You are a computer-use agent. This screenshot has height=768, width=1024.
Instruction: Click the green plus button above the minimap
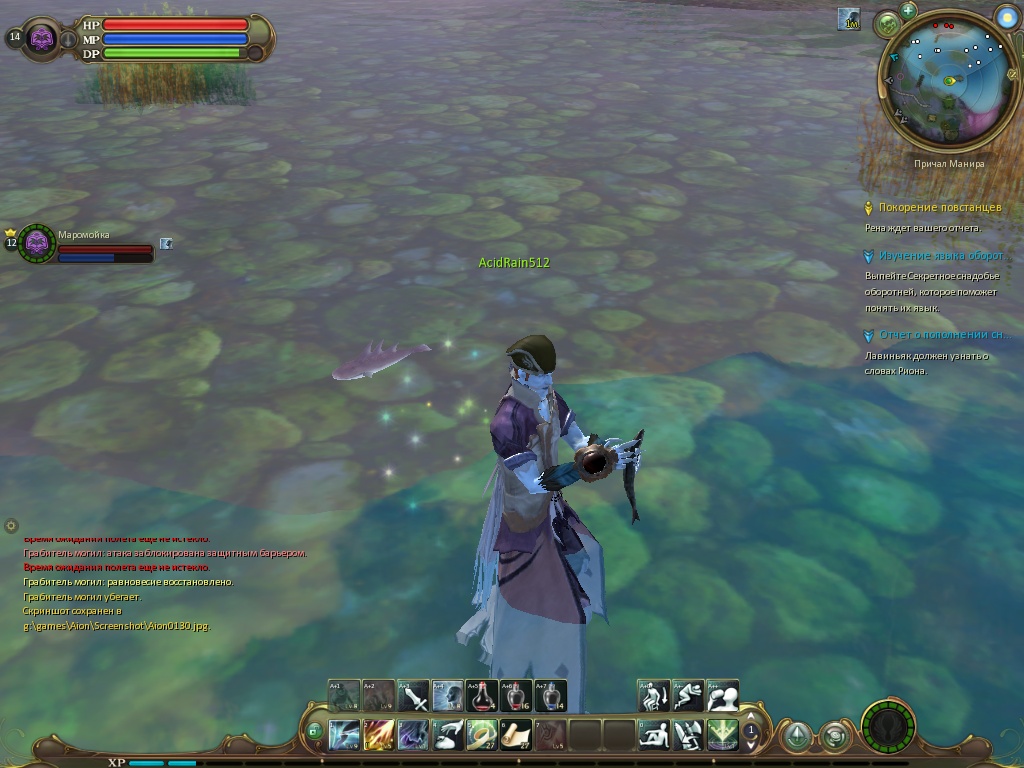tap(908, 10)
